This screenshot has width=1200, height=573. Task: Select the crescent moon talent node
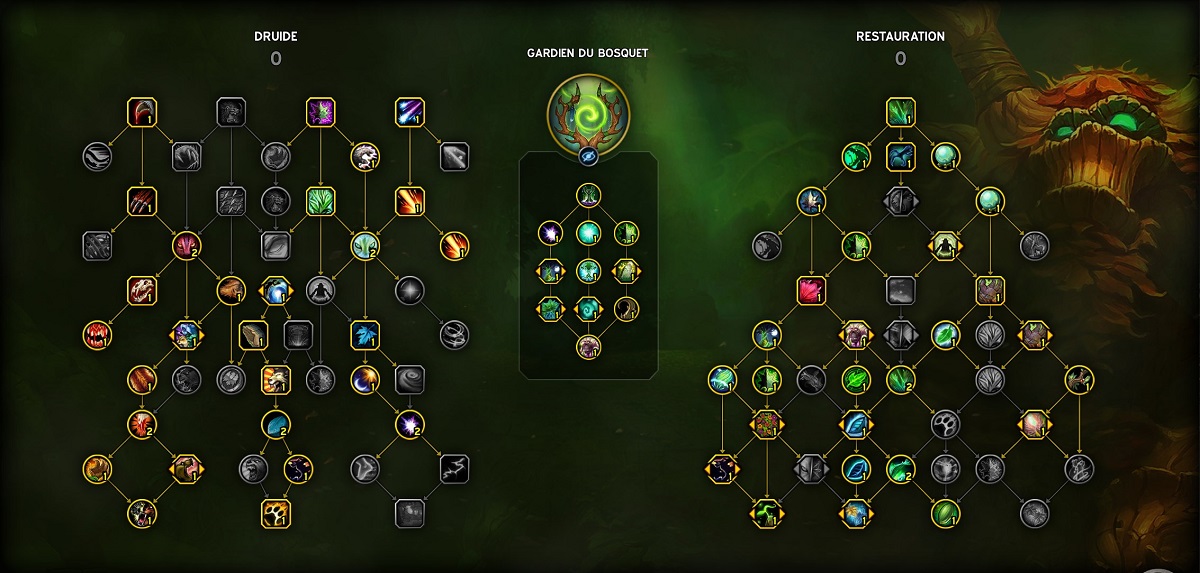(x=364, y=379)
